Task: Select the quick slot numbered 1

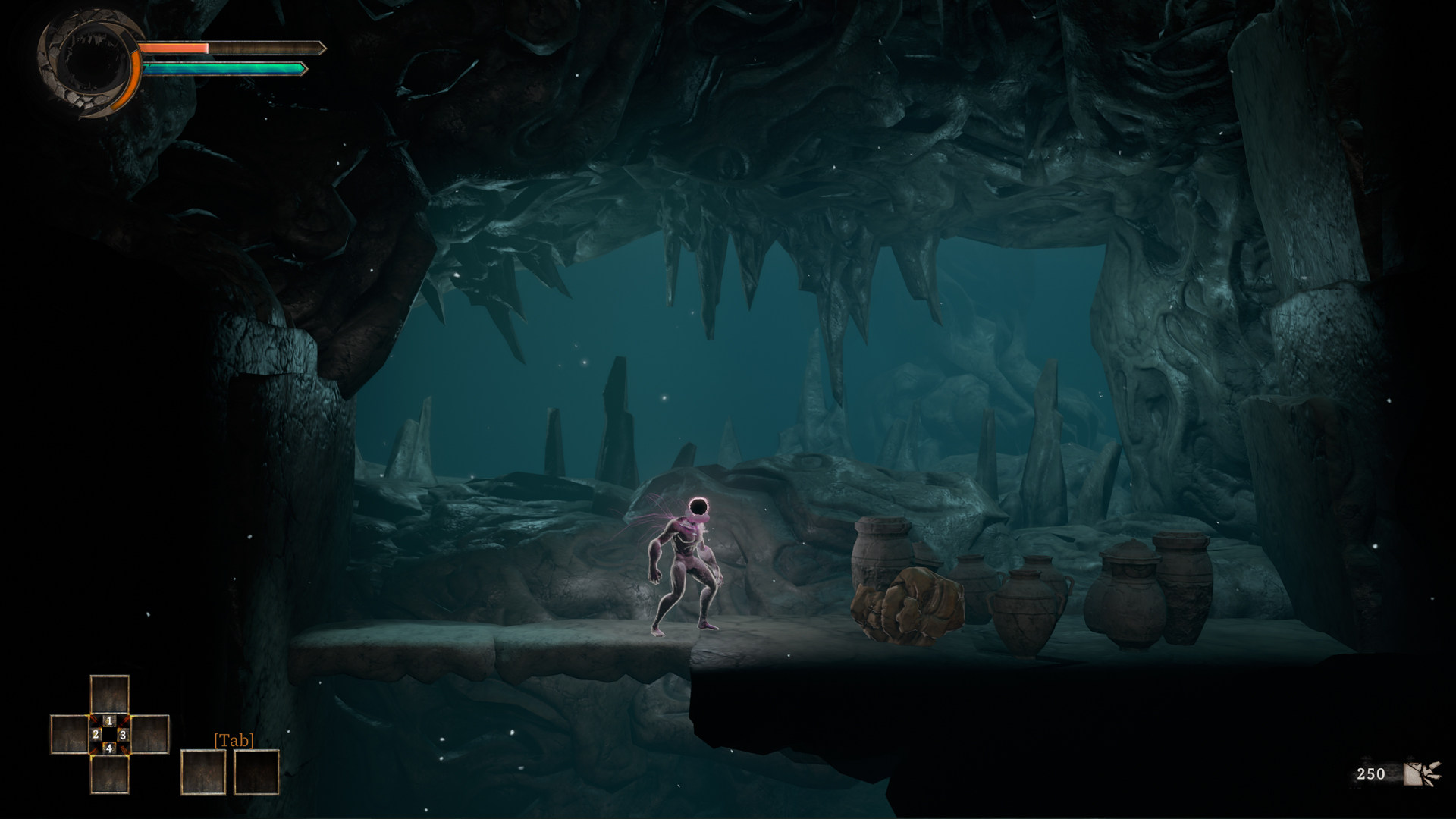Action: [109, 695]
